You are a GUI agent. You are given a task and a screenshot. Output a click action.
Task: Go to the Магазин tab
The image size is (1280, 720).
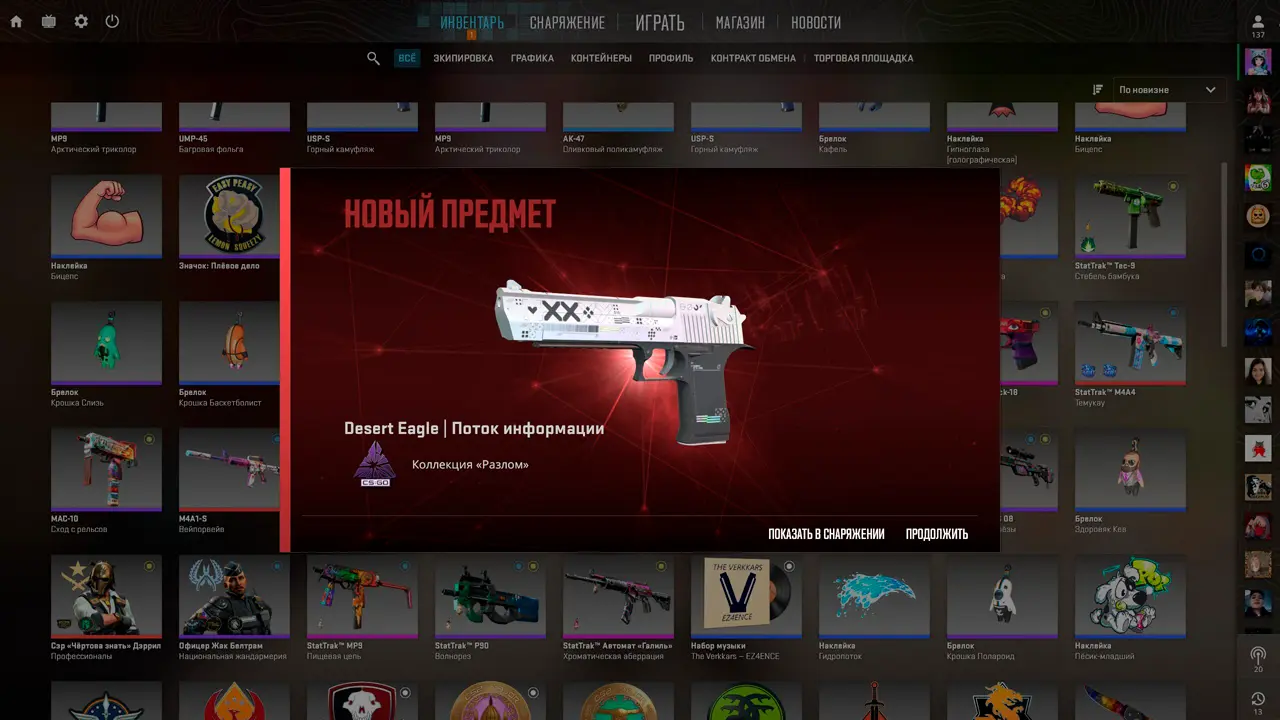click(740, 22)
